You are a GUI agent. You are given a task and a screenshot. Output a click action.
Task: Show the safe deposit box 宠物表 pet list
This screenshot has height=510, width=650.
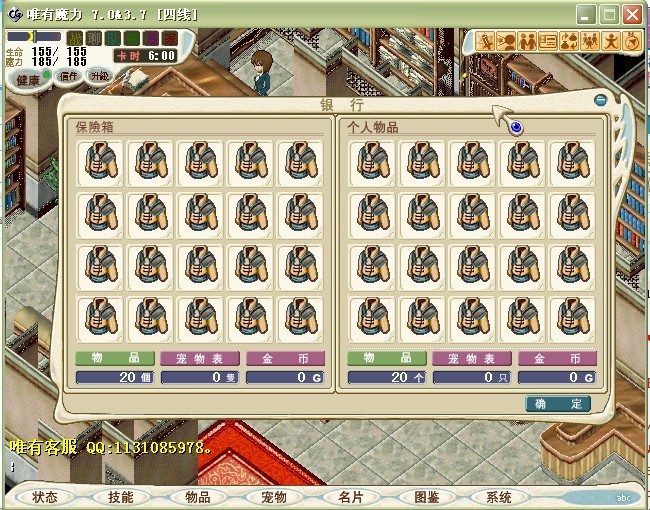click(199, 358)
